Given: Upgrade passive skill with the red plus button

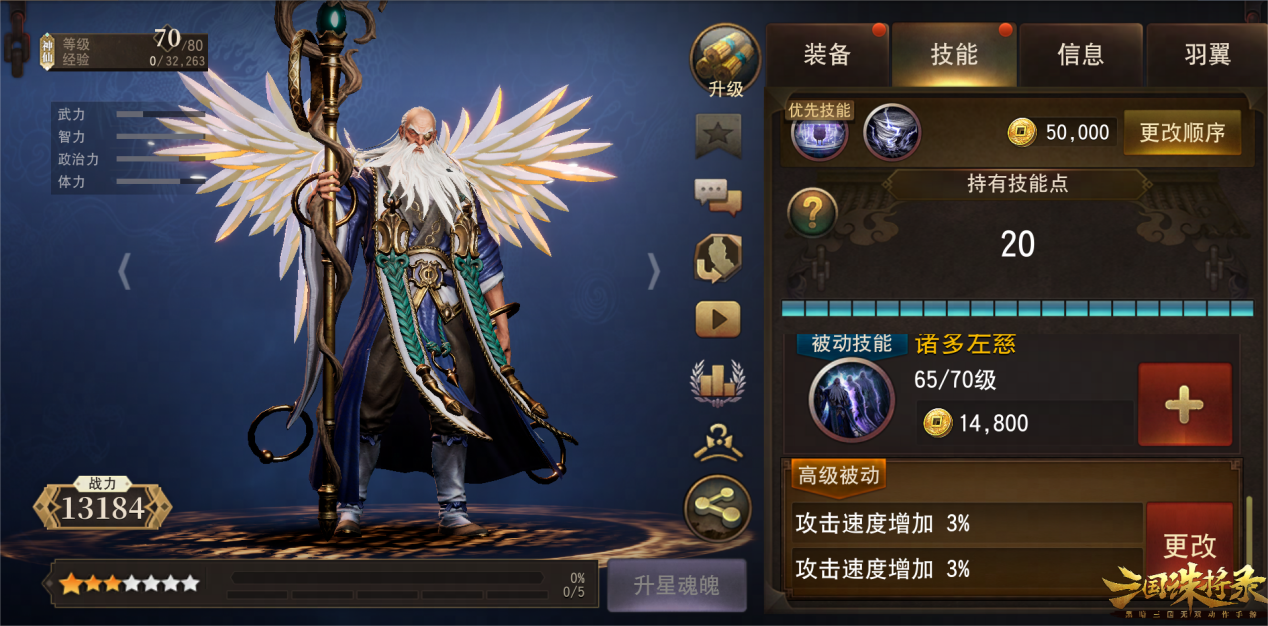Looking at the screenshot, I should click(1184, 405).
